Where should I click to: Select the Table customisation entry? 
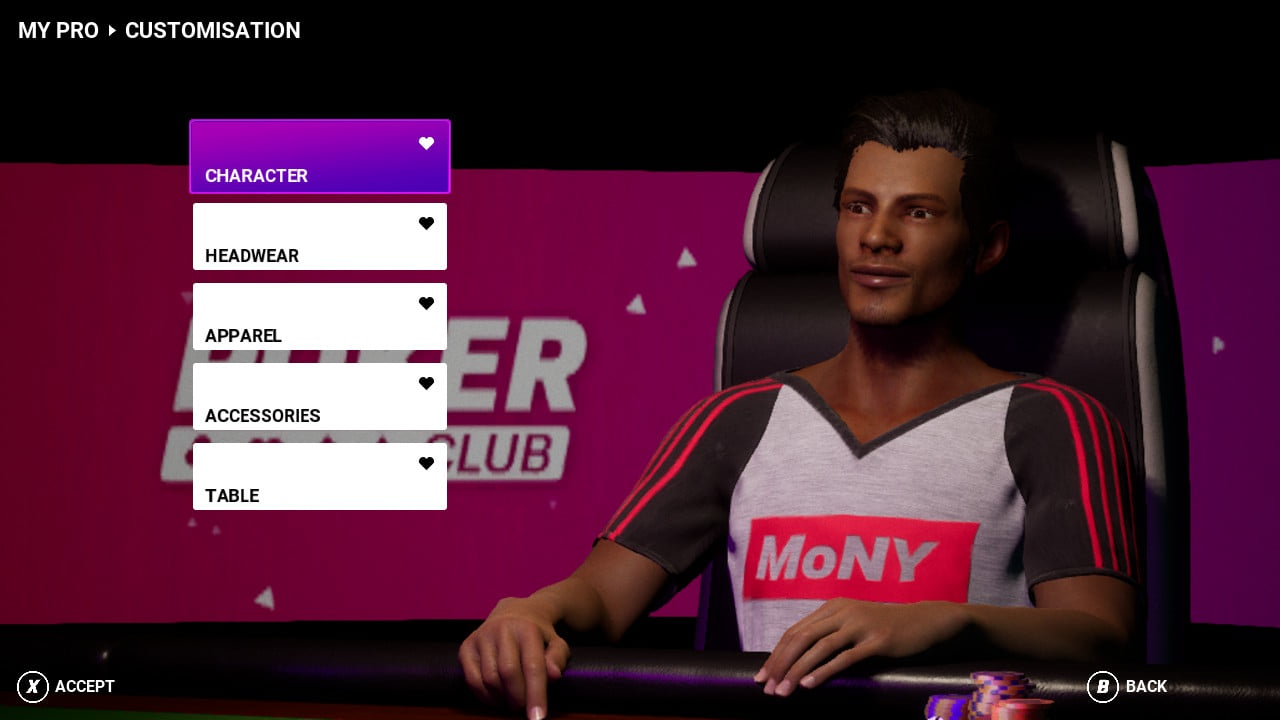(319, 477)
